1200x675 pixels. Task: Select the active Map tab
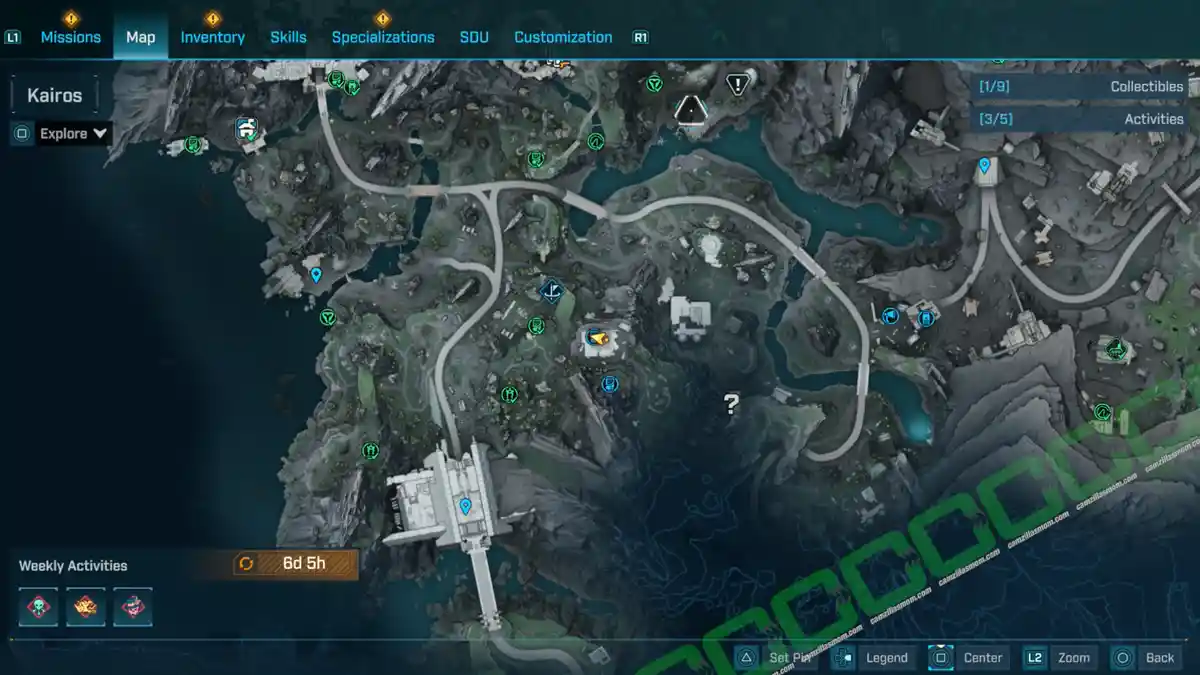pos(140,37)
